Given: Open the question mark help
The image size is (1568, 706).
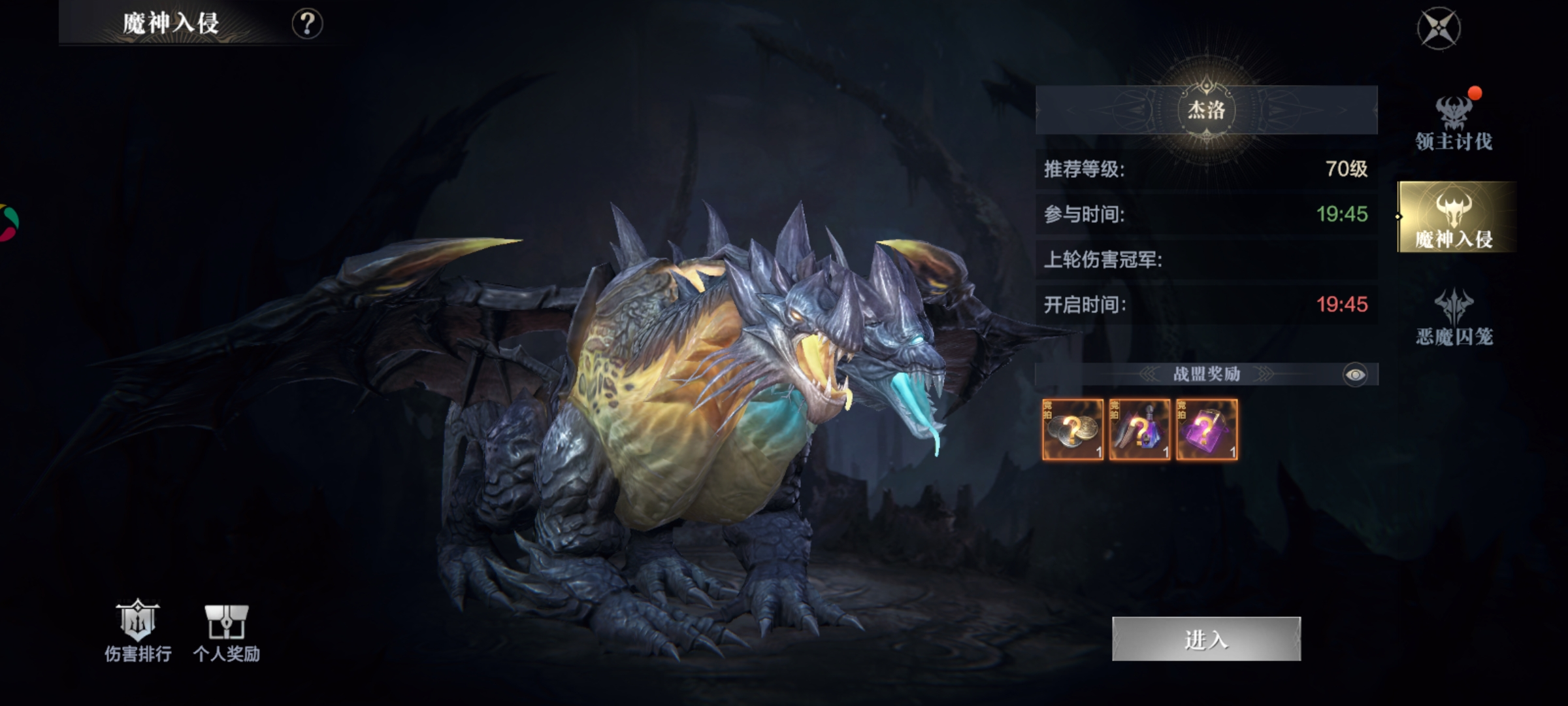Looking at the screenshot, I should point(307,24).
